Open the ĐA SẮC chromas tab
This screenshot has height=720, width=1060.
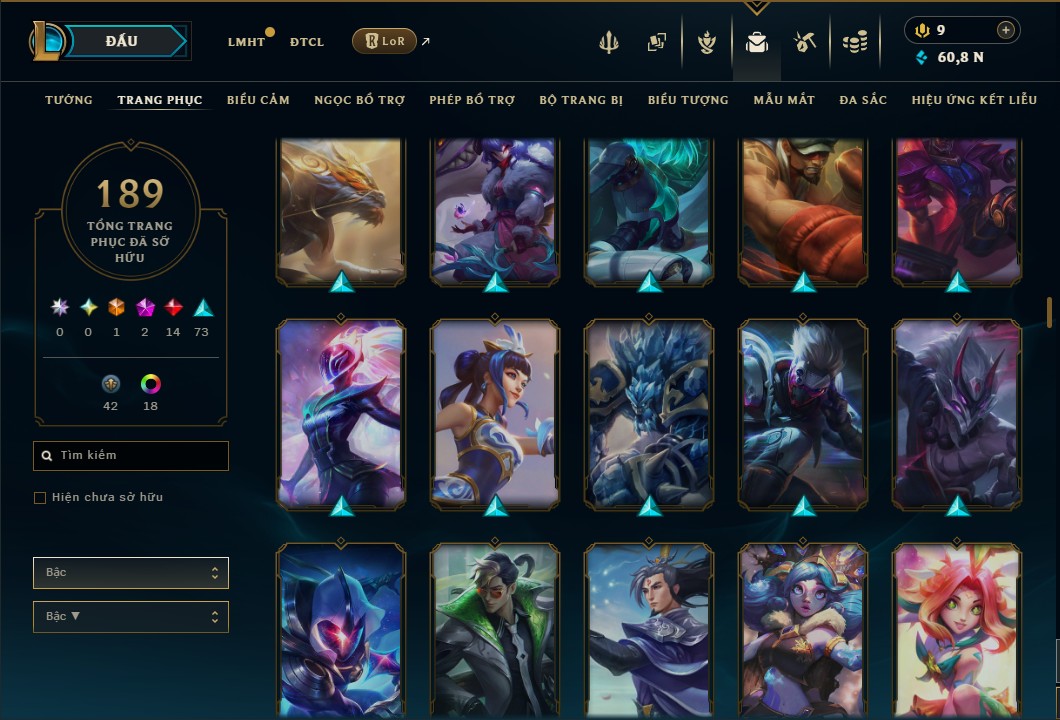(863, 100)
